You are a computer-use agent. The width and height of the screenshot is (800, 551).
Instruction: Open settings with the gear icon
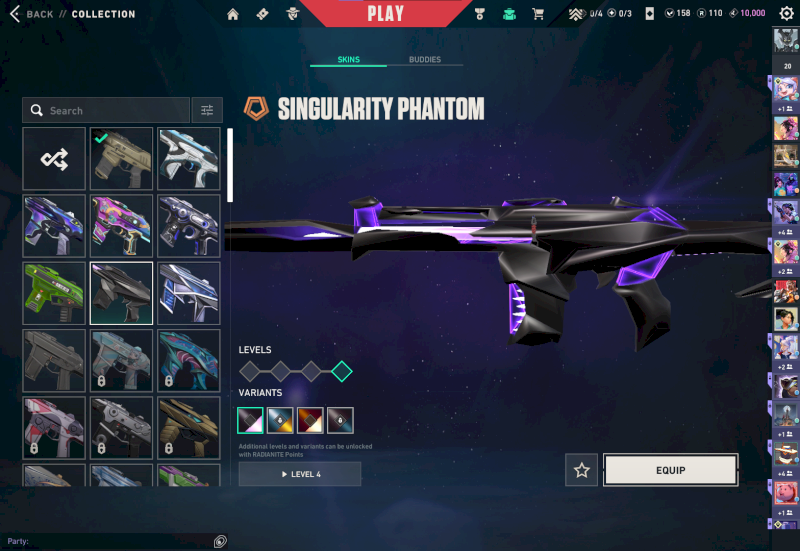tap(786, 14)
